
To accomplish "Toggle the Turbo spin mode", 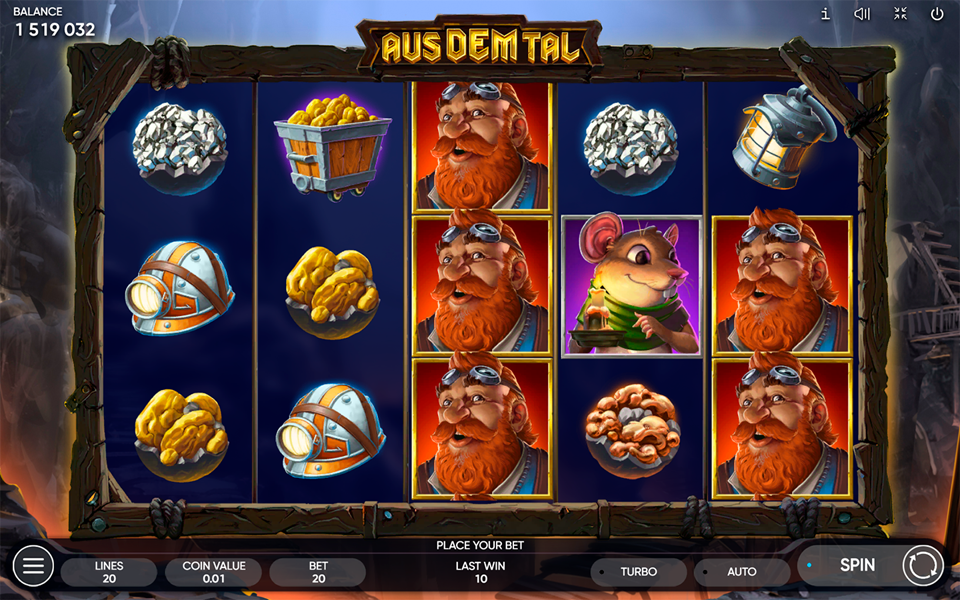I will coord(638,572).
